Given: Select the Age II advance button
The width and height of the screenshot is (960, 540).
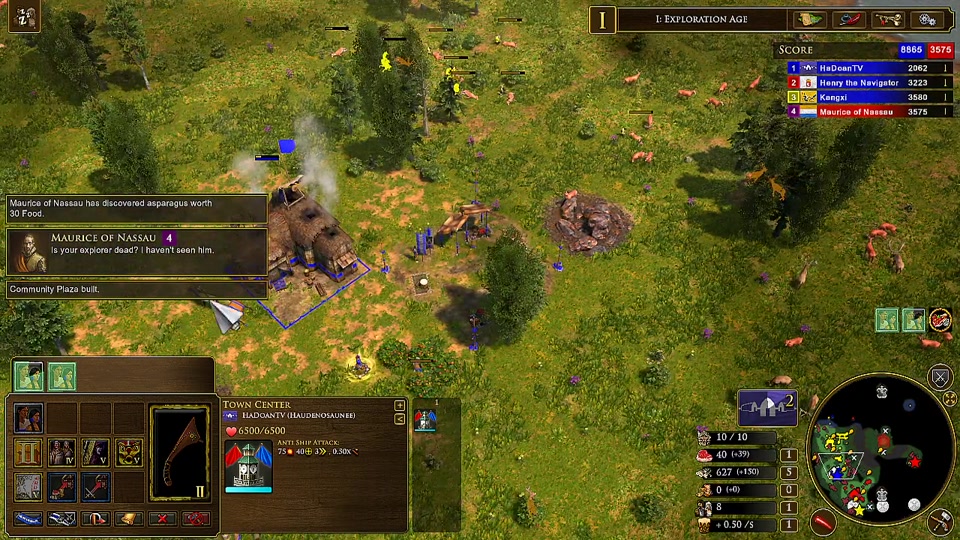Looking at the screenshot, I should pos(28,453).
